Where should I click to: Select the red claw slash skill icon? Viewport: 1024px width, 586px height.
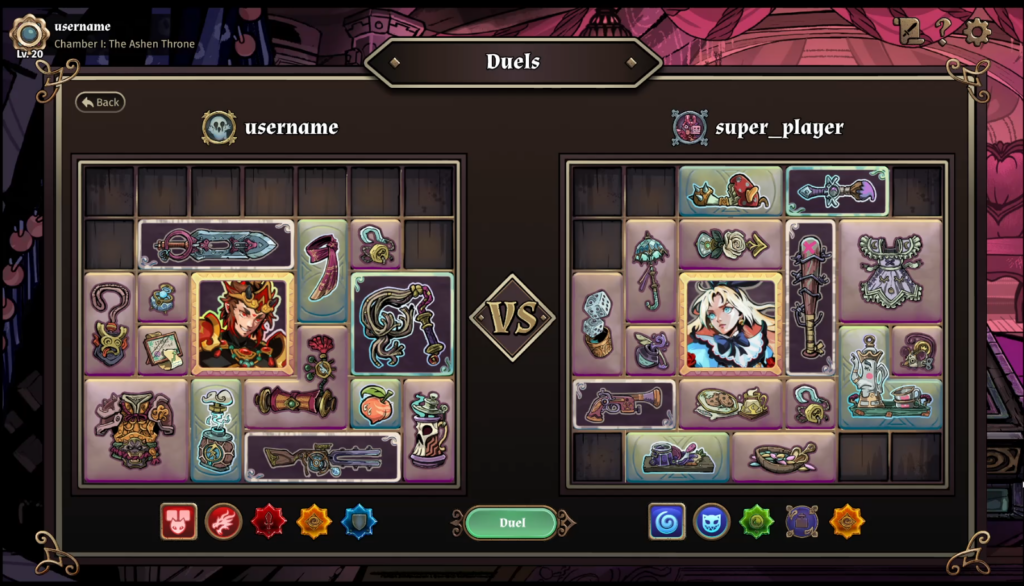[x=223, y=521]
